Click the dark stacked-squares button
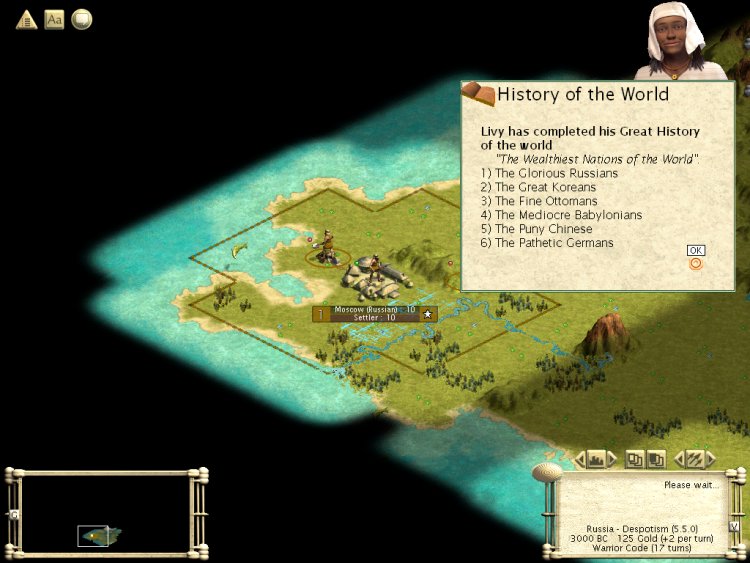The height and width of the screenshot is (563, 750). [655, 459]
